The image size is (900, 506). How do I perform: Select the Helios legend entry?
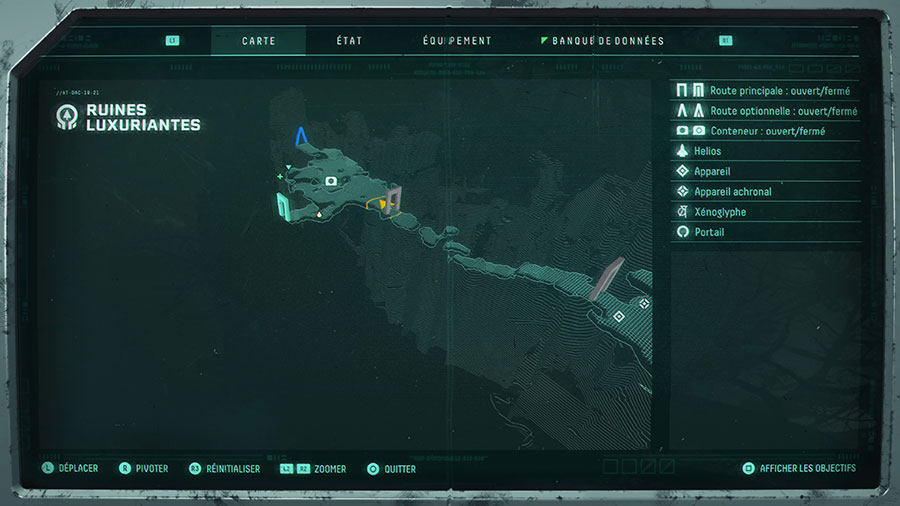tap(766, 151)
